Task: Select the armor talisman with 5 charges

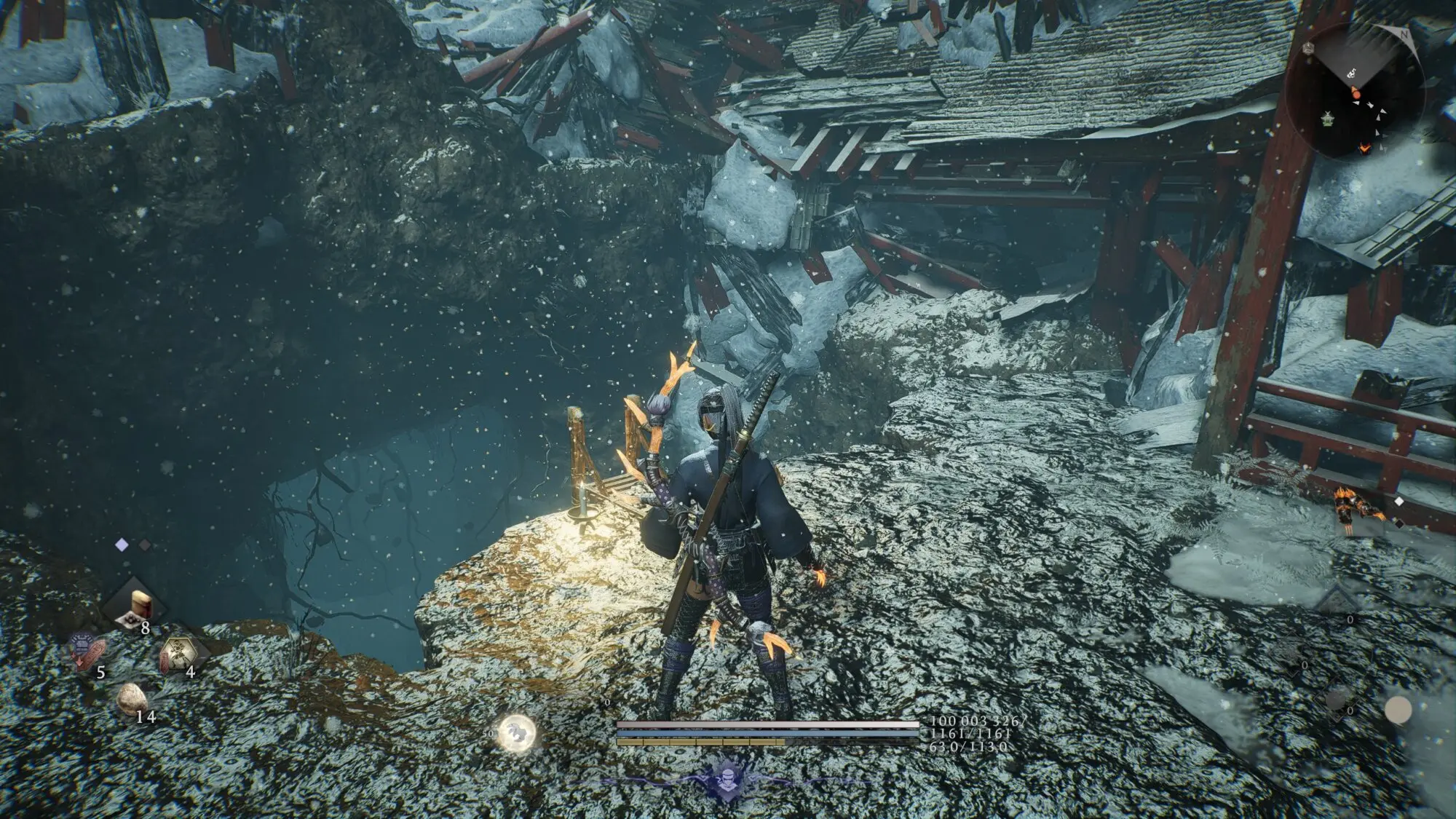Action: [87, 650]
